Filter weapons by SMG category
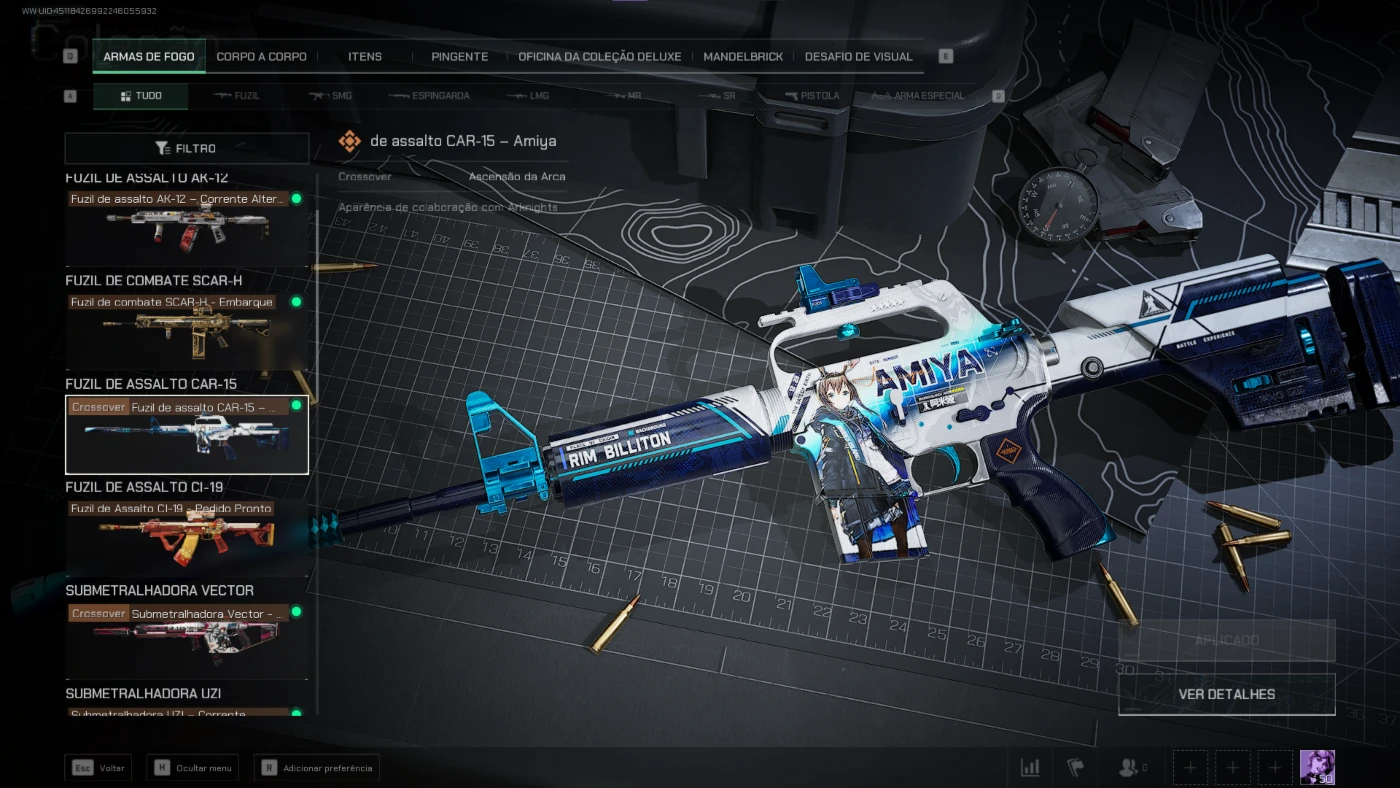This screenshot has height=788, width=1400. pos(331,96)
